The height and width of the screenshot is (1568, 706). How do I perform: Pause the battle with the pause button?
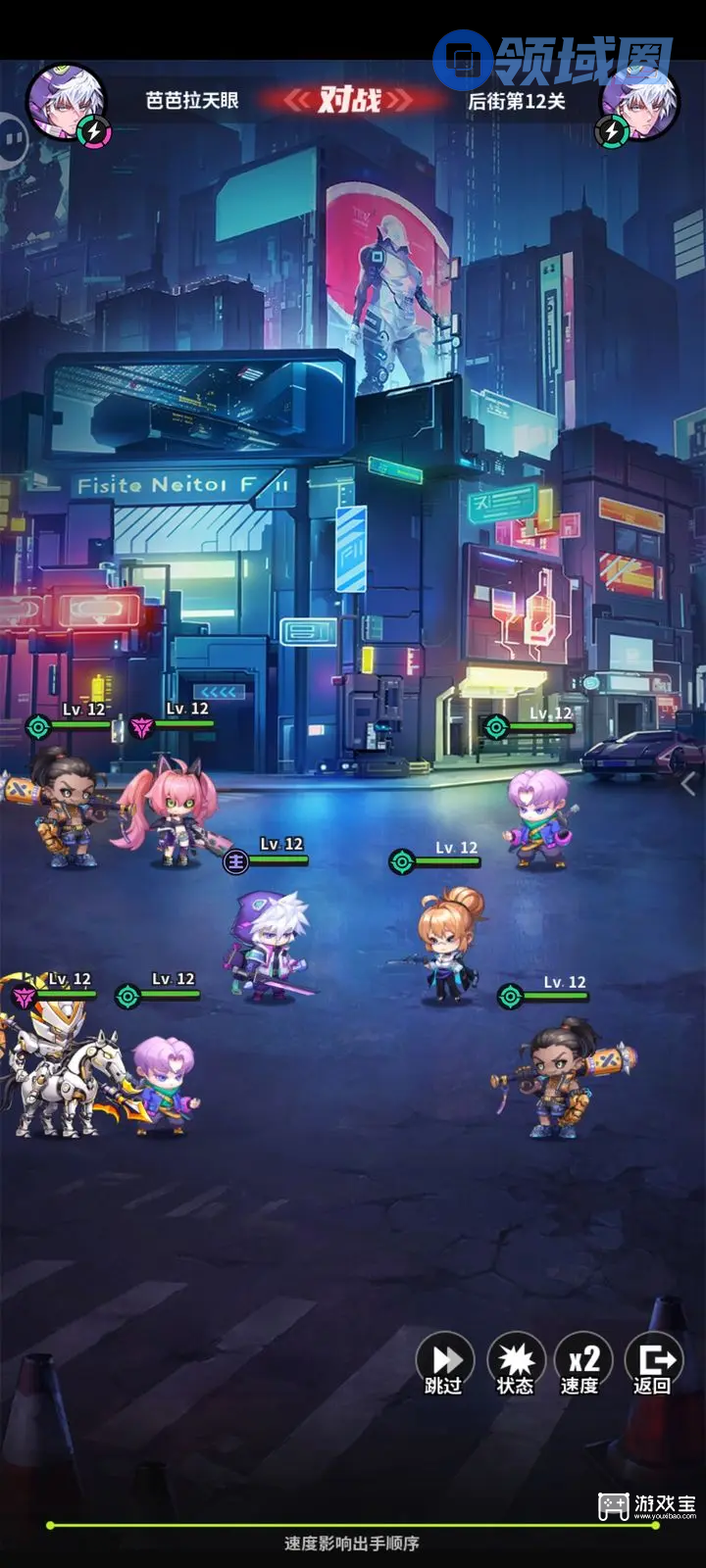[12, 140]
